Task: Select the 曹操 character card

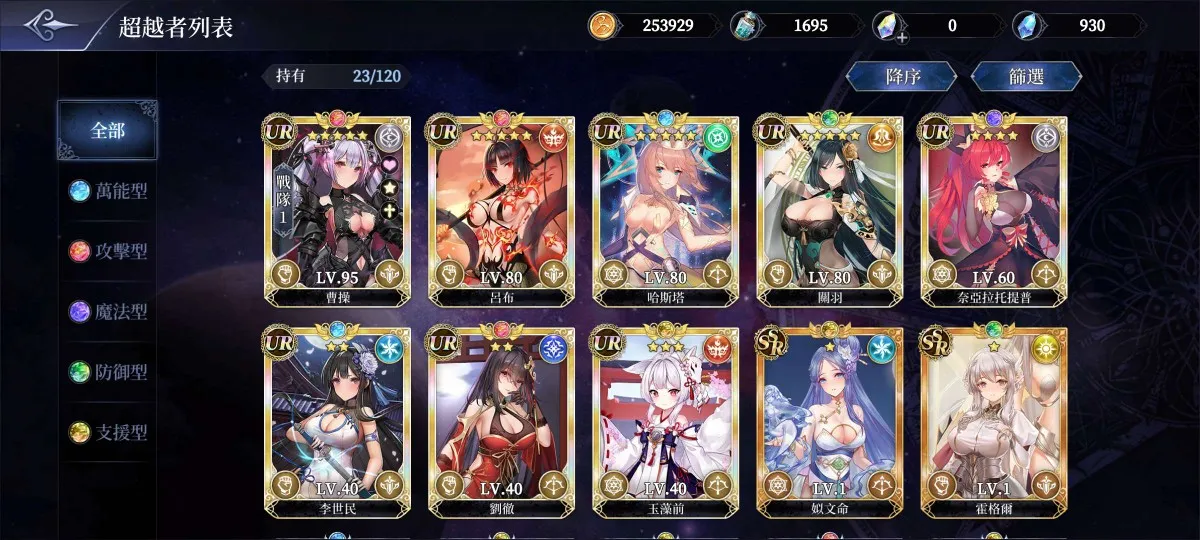Action: pos(334,210)
